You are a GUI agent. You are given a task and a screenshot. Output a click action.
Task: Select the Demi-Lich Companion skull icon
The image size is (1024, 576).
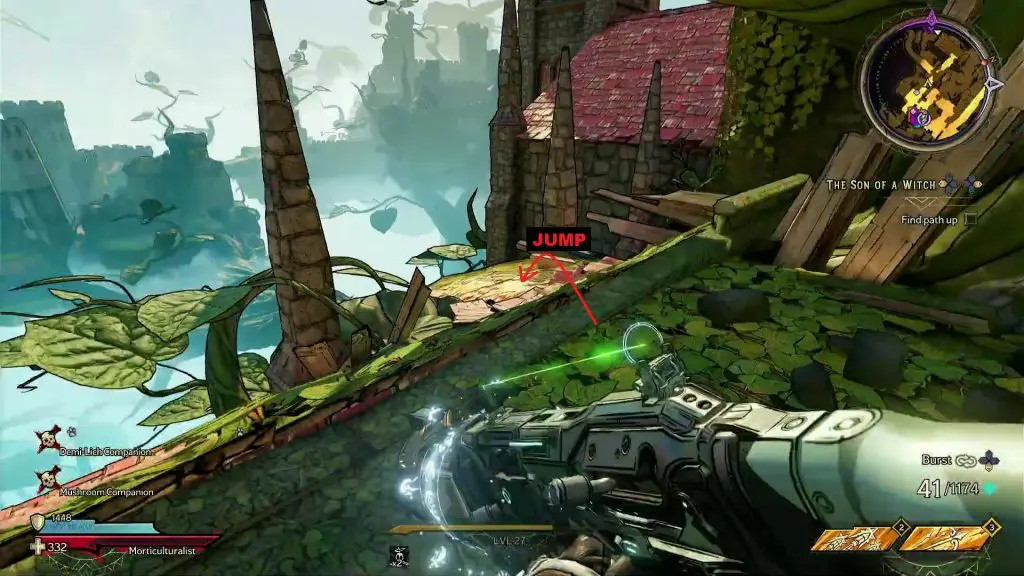47,440
